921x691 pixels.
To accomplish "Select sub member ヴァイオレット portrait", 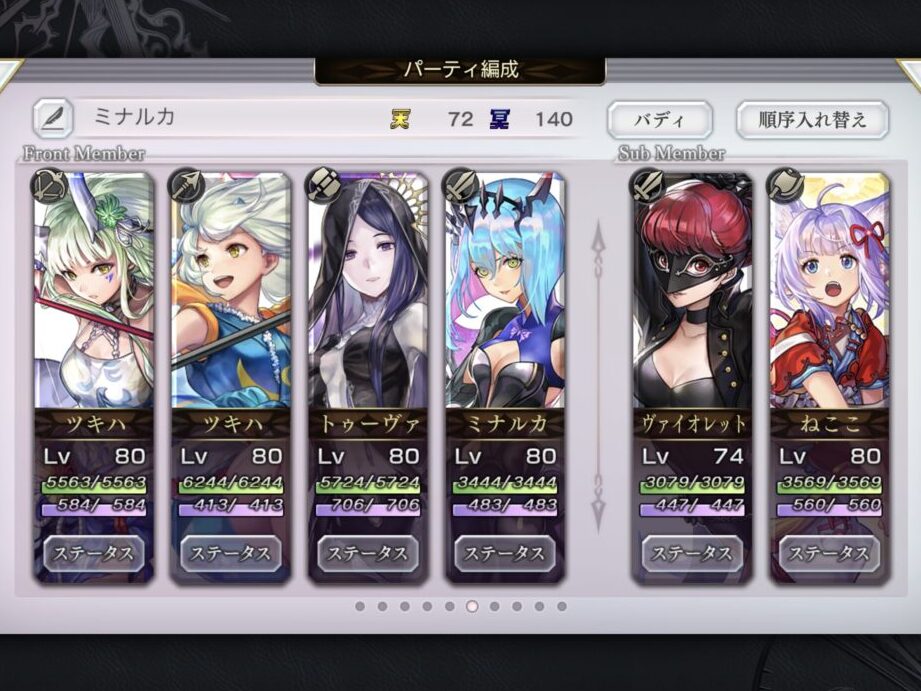I will [692, 290].
